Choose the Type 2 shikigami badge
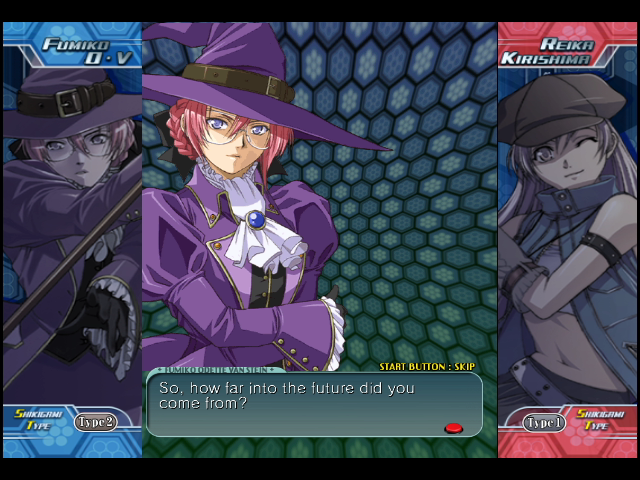 pyautogui.click(x=95, y=422)
